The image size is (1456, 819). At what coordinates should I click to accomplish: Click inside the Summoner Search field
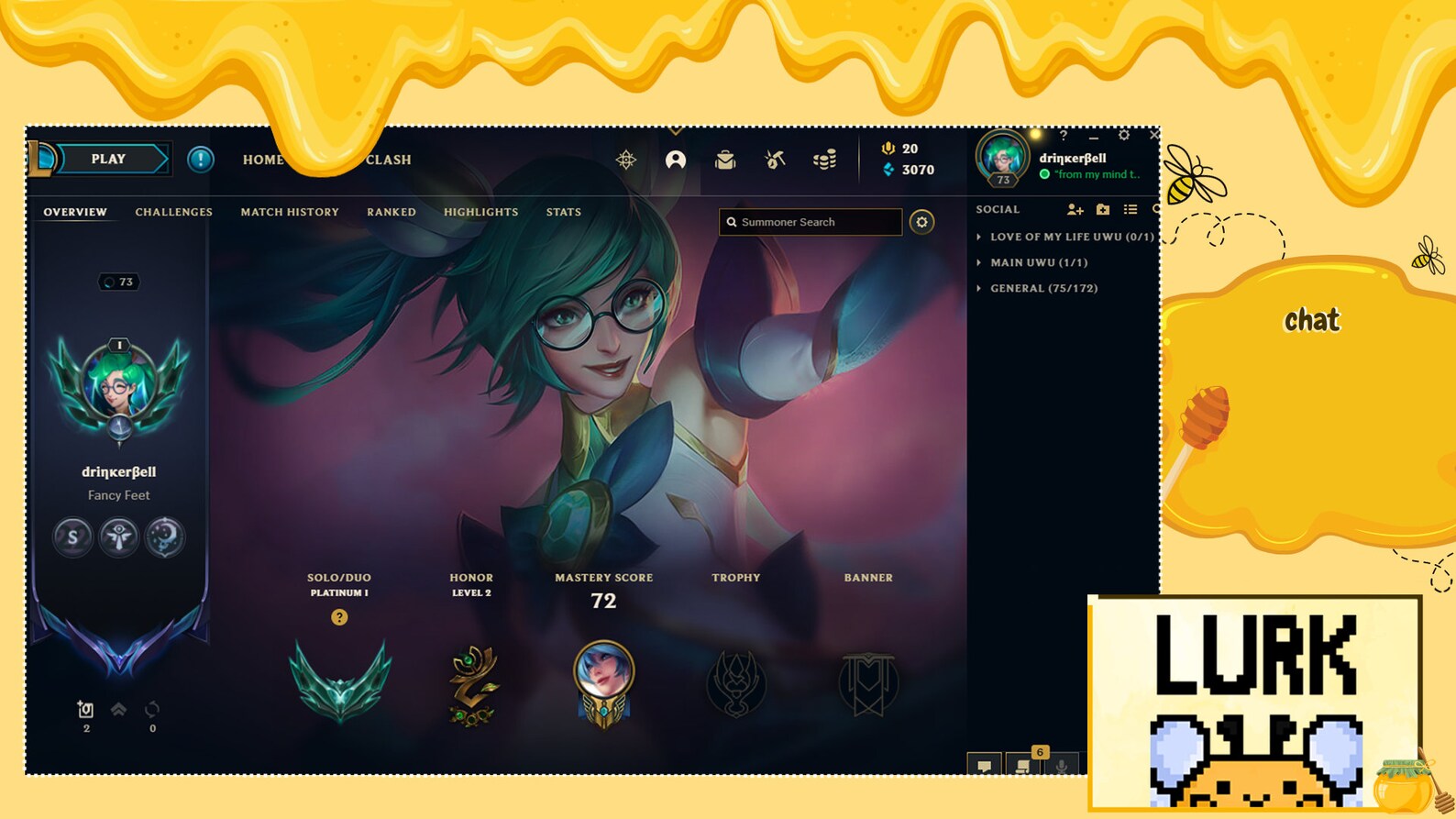click(x=811, y=222)
